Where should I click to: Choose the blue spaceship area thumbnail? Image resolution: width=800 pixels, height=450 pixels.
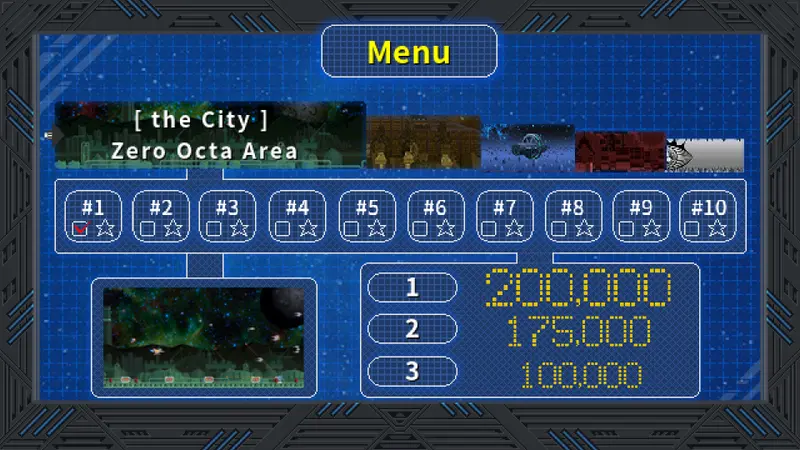pos(528,146)
